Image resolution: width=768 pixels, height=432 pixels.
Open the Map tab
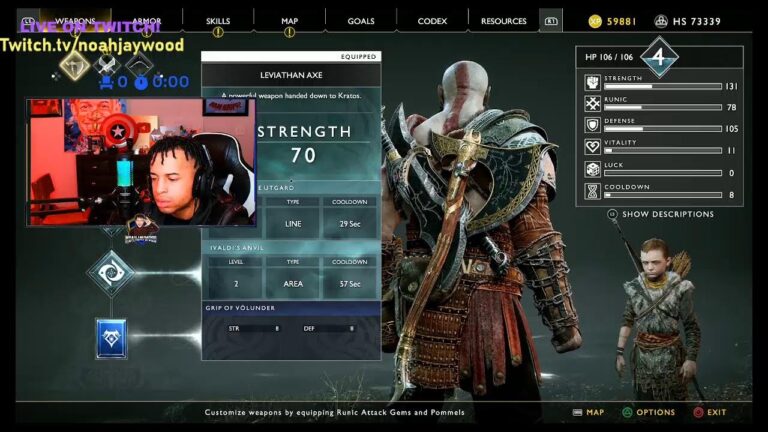point(289,21)
